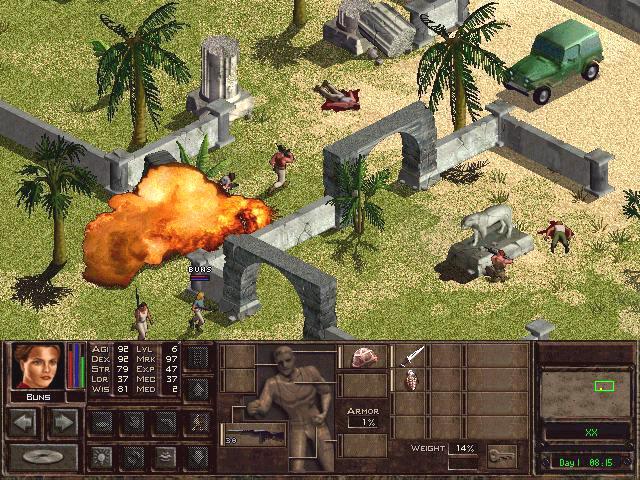Toggle the walking figure stance button
The width and height of the screenshot is (640, 480).
197,423
